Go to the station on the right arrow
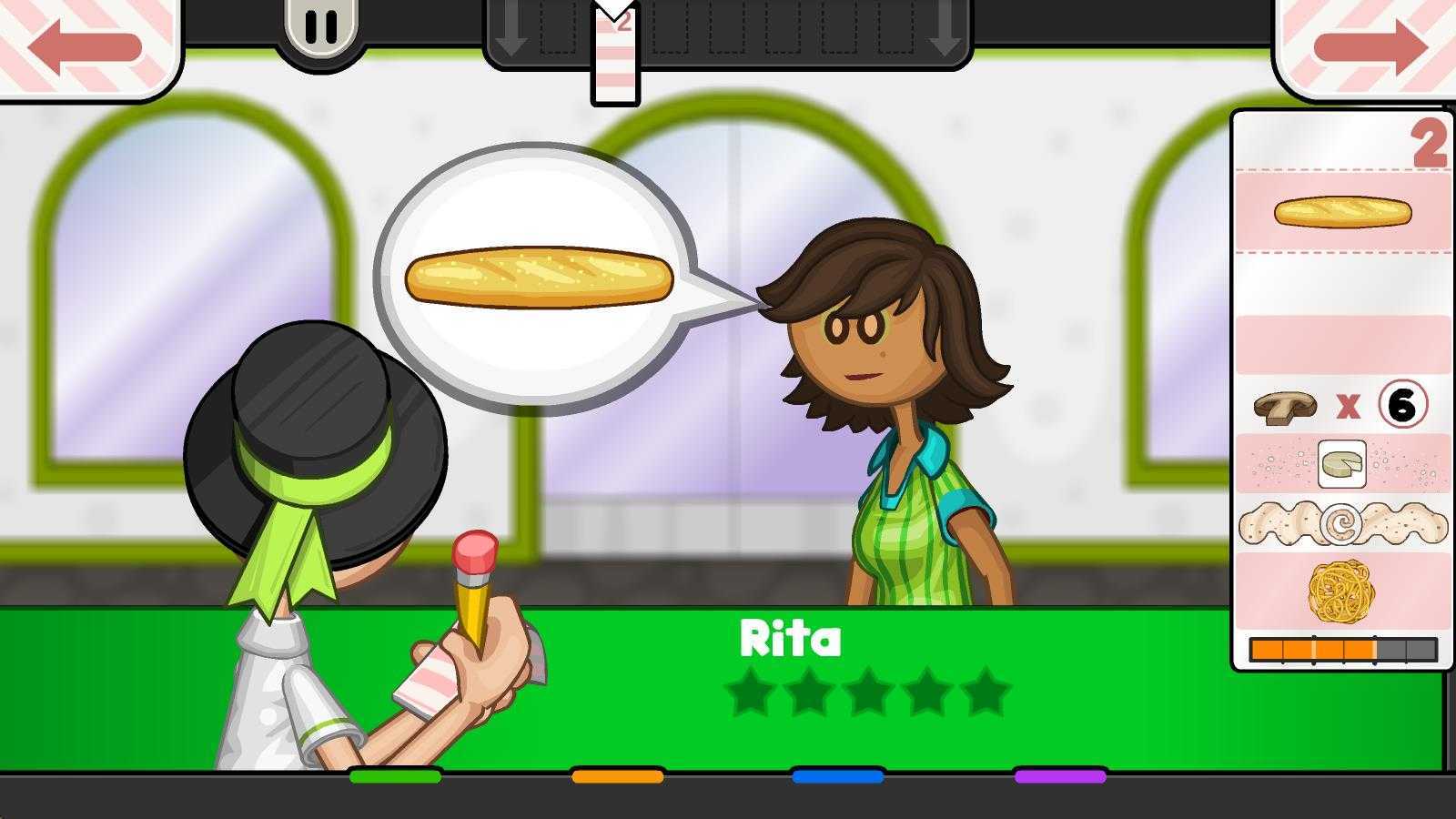 click(1370, 47)
